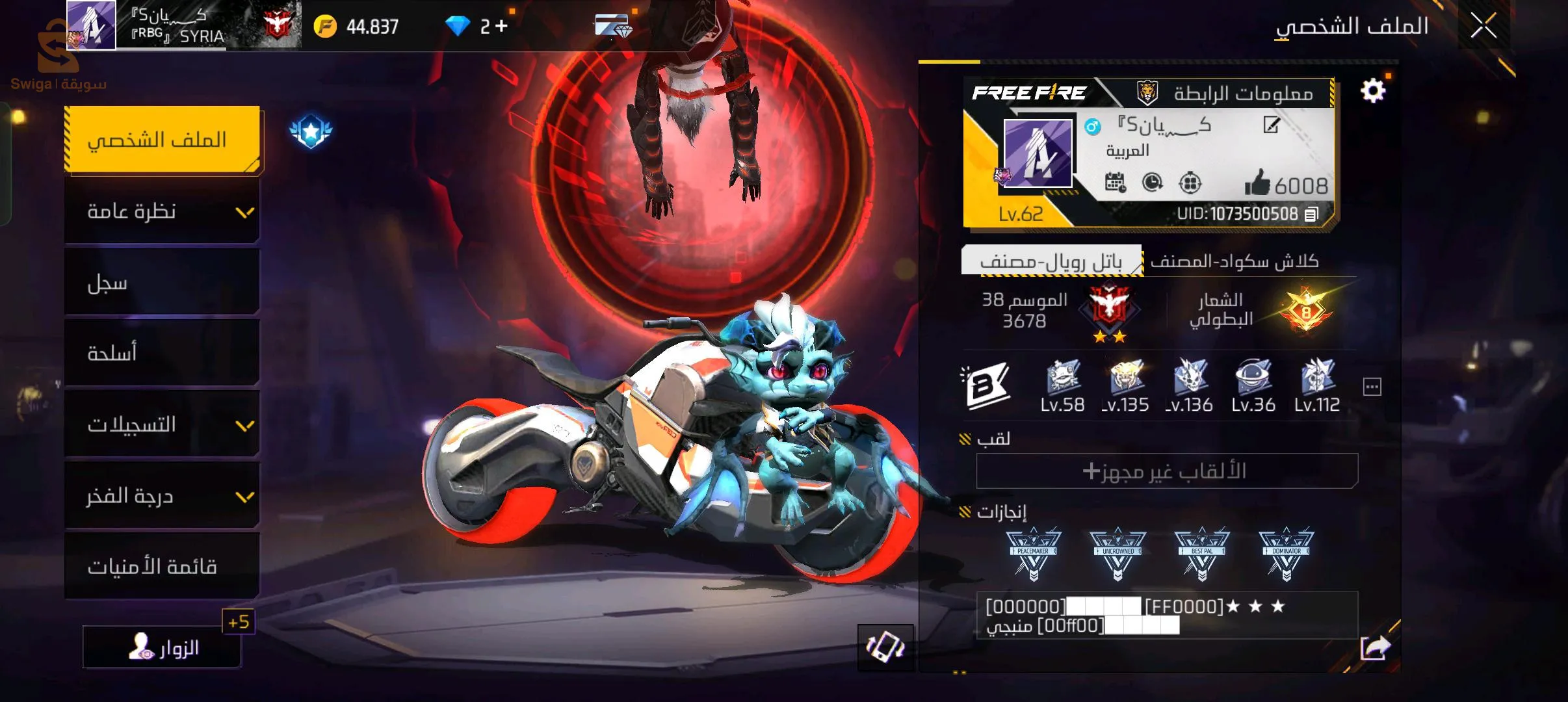The width and height of the screenshot is (1568, 702).
Task: Close the profile screen with the X
Action: click(x=1483, y=27)
